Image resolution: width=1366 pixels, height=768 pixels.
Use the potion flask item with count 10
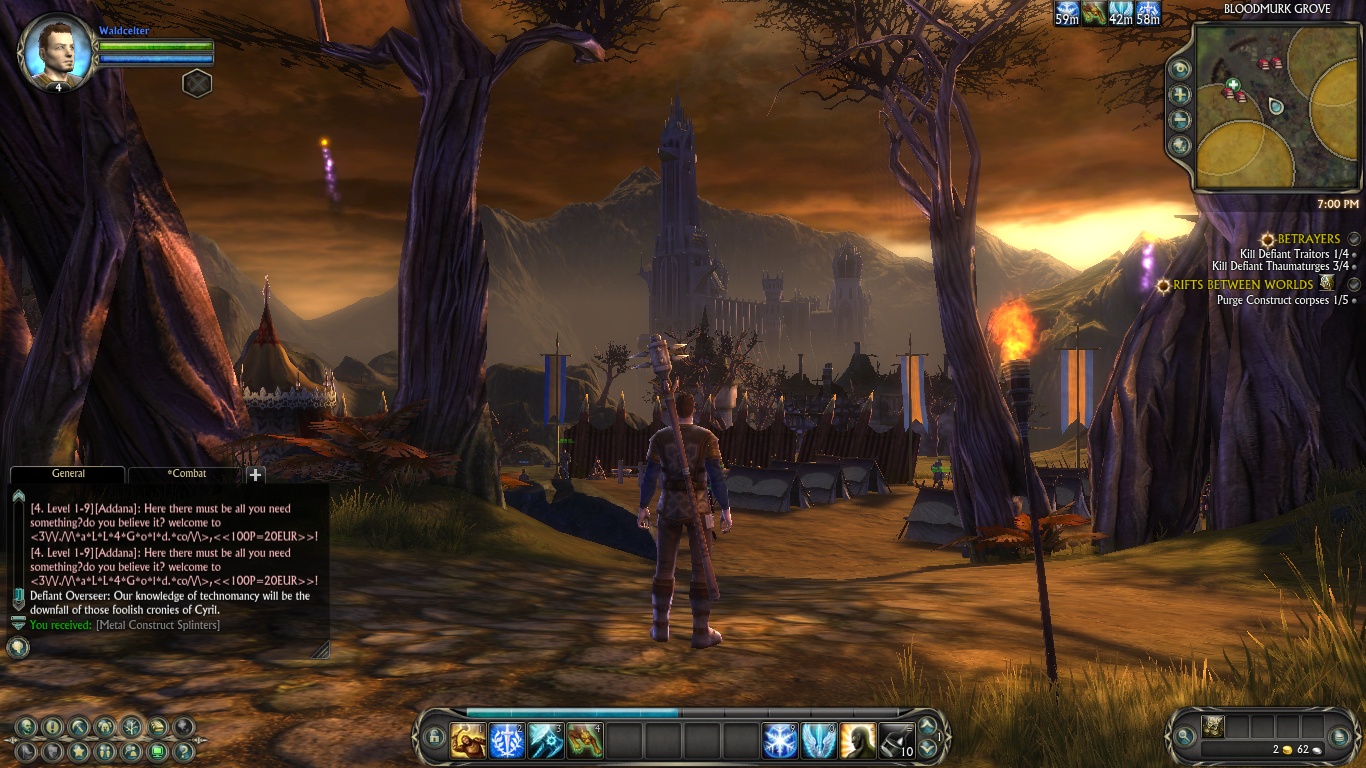point(897,741)
